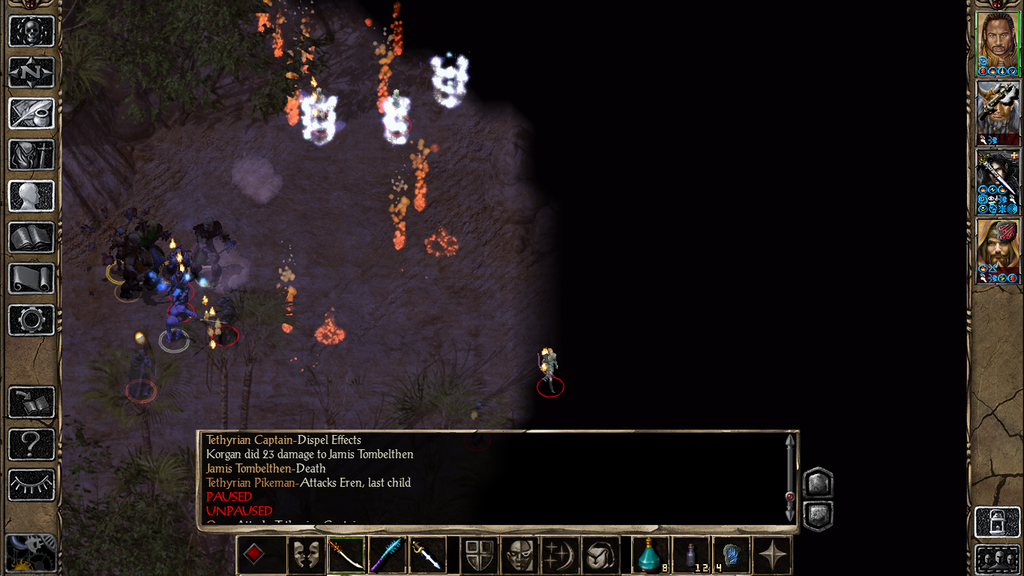Image resolution: width=1024 pixels, height=576 pixels.
Task: Open special abilities with the star button
Action: coord(773,555)
